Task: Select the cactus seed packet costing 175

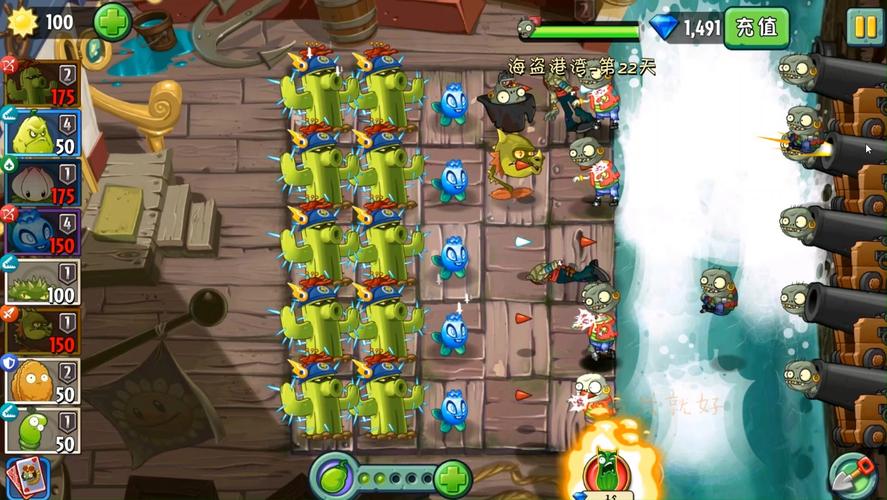Action: click(42, 83)
